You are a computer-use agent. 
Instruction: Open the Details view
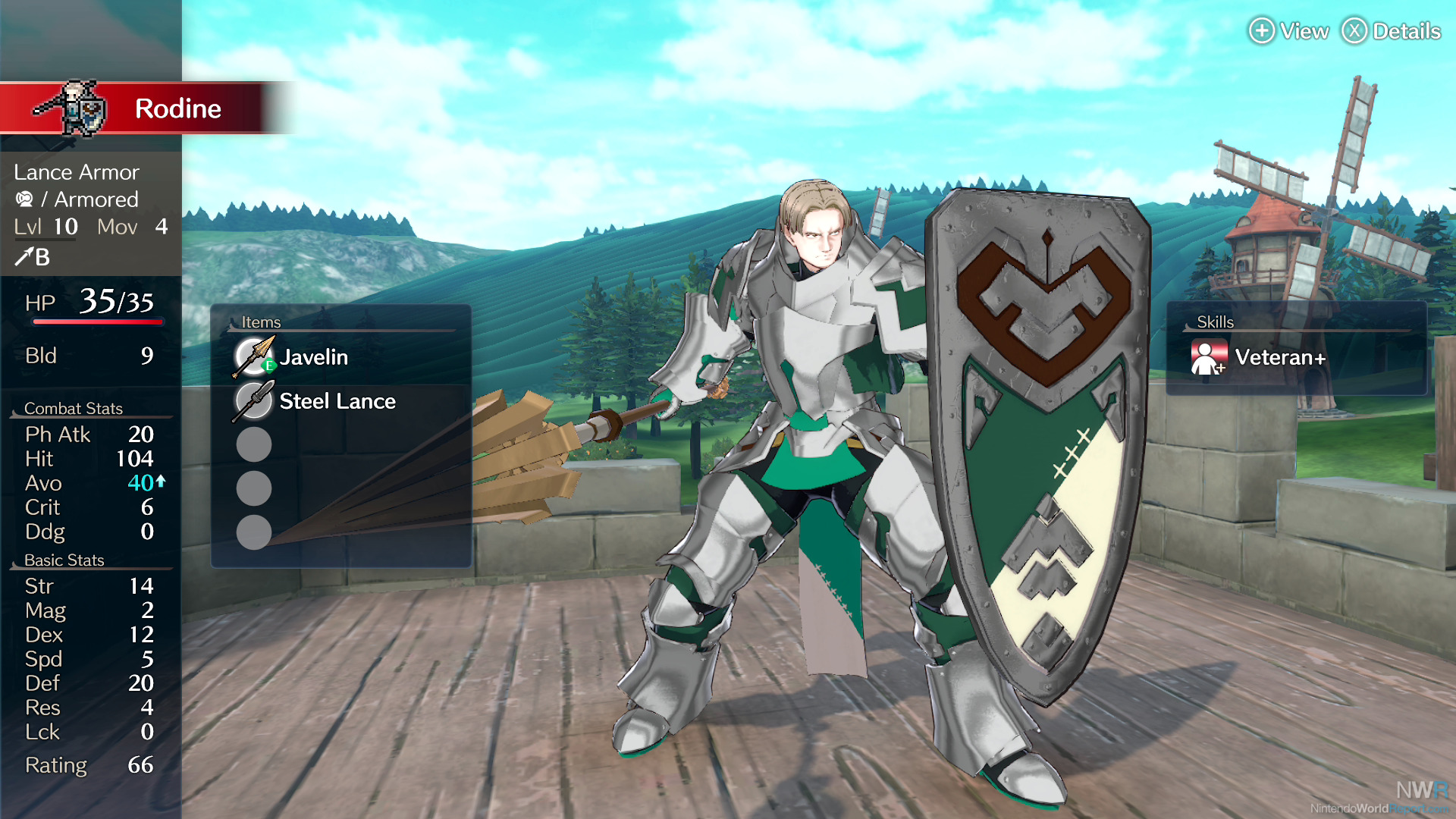point(1392,31)
